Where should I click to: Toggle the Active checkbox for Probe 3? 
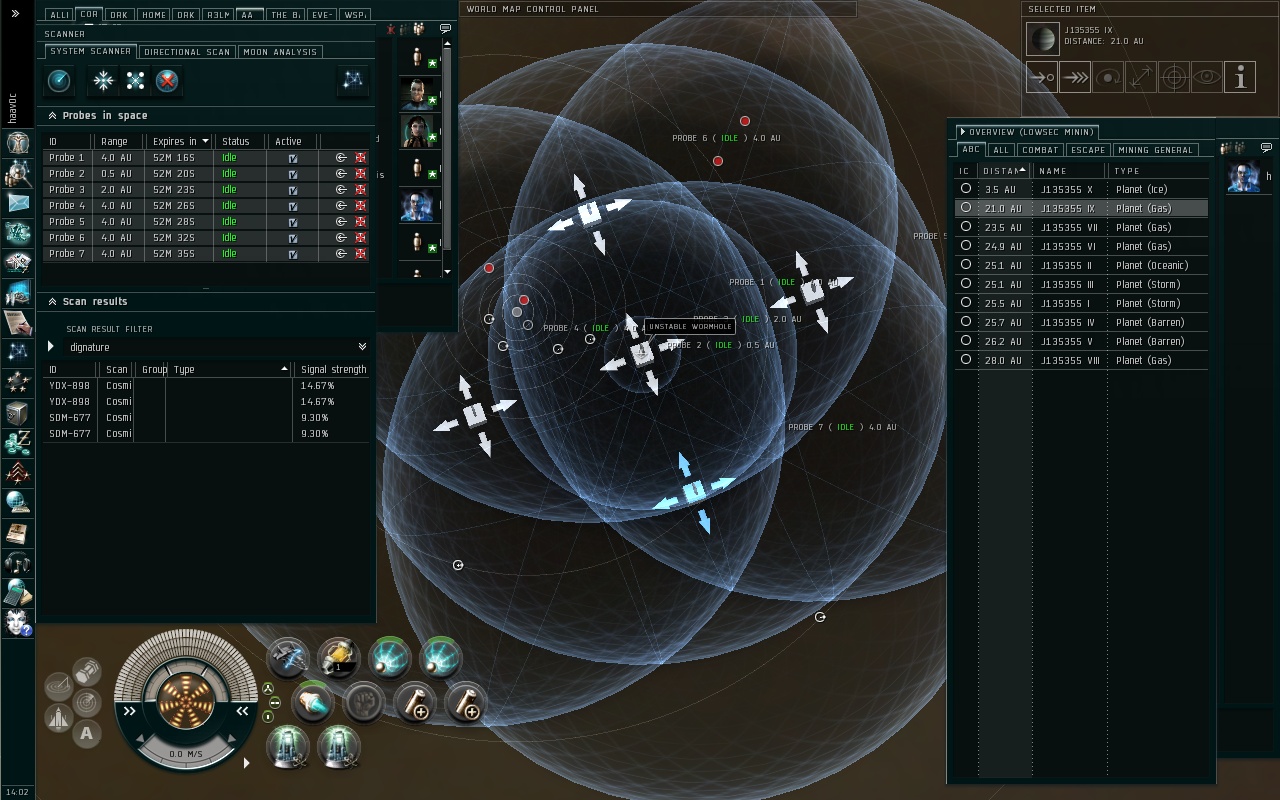click(x=292, y=190)
